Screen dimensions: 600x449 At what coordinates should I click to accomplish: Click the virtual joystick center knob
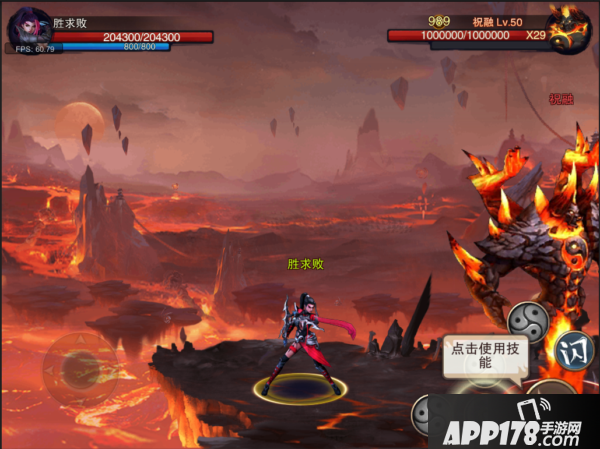pyautogui.click(x=79, y=369)
